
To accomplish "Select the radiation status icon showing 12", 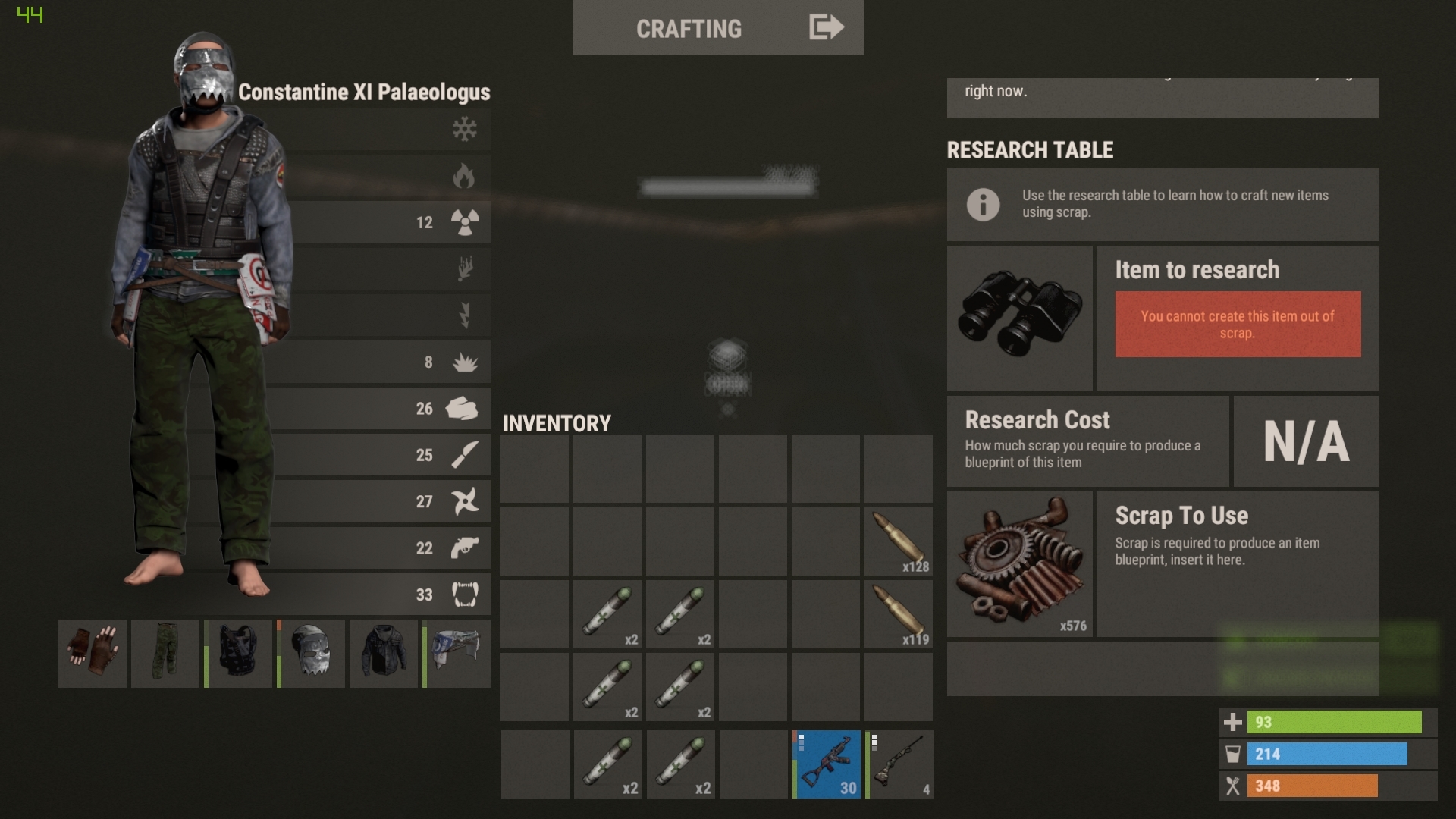I will pos(465,222).
